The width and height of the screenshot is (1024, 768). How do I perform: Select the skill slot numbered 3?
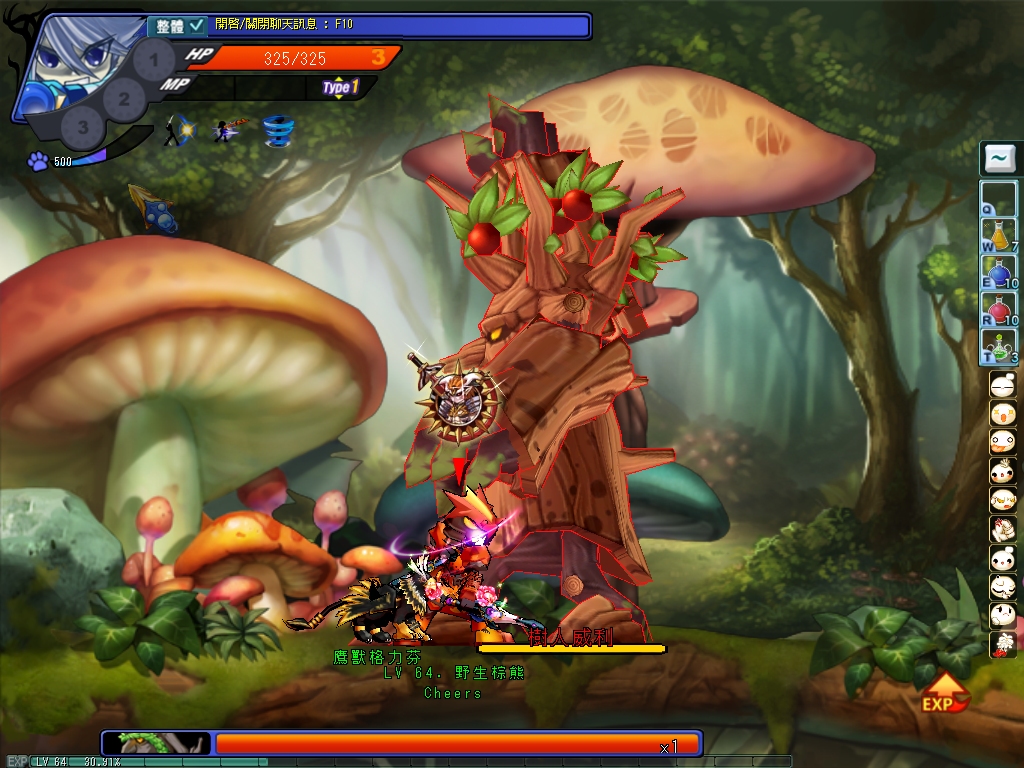83,127
